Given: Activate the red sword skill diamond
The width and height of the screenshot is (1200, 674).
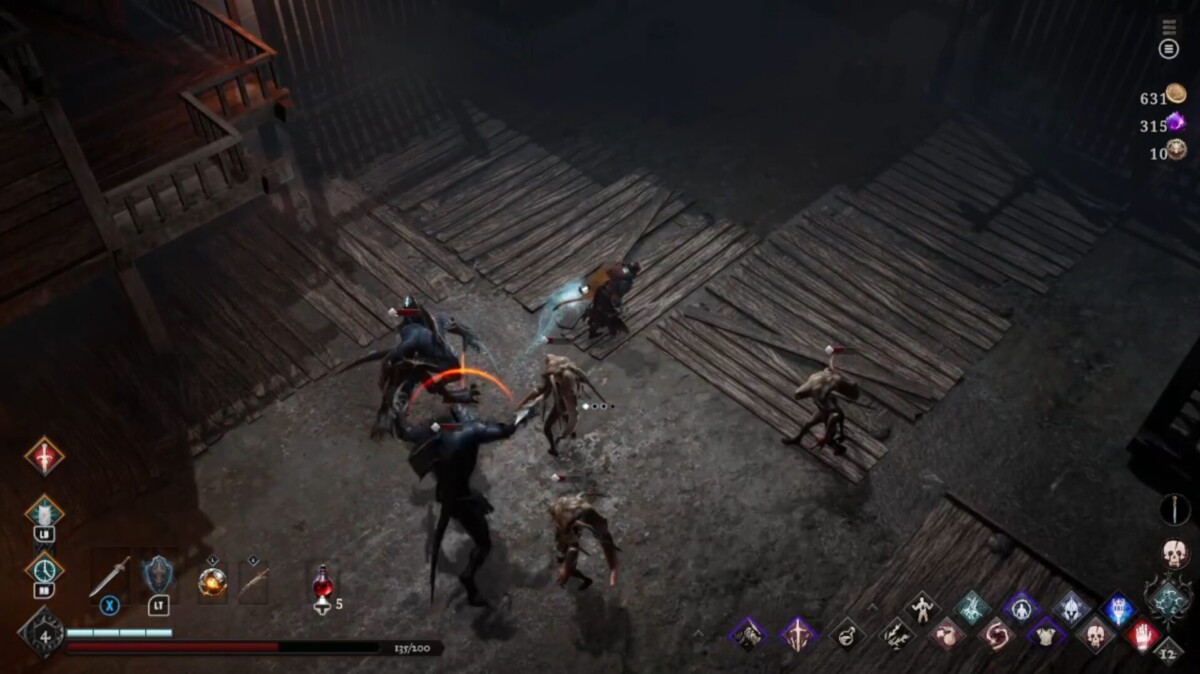Looking at the screenshot, I should click(44, 456).
